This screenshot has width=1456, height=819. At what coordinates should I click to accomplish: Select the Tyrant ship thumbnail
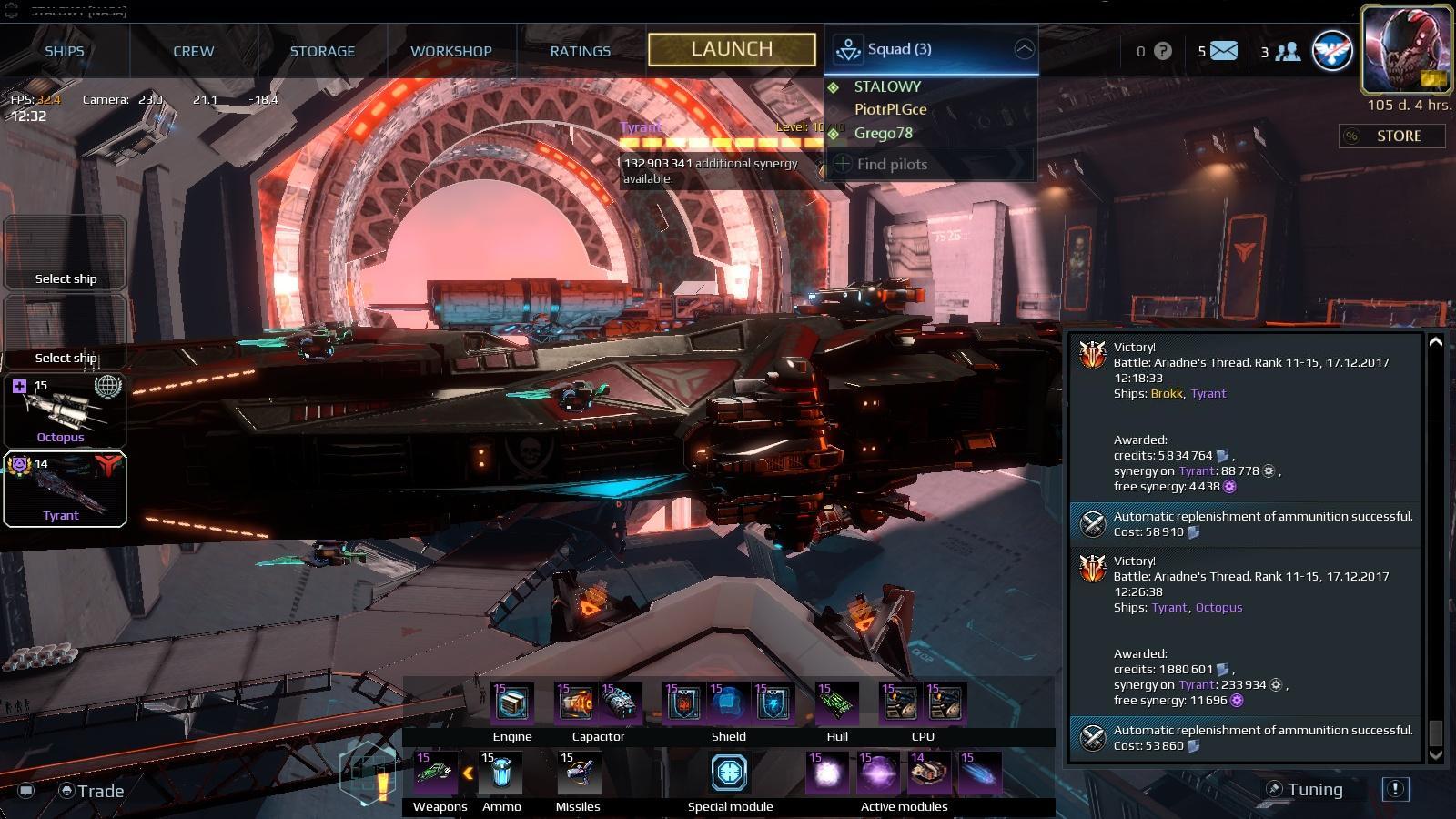tap(65, 490)
